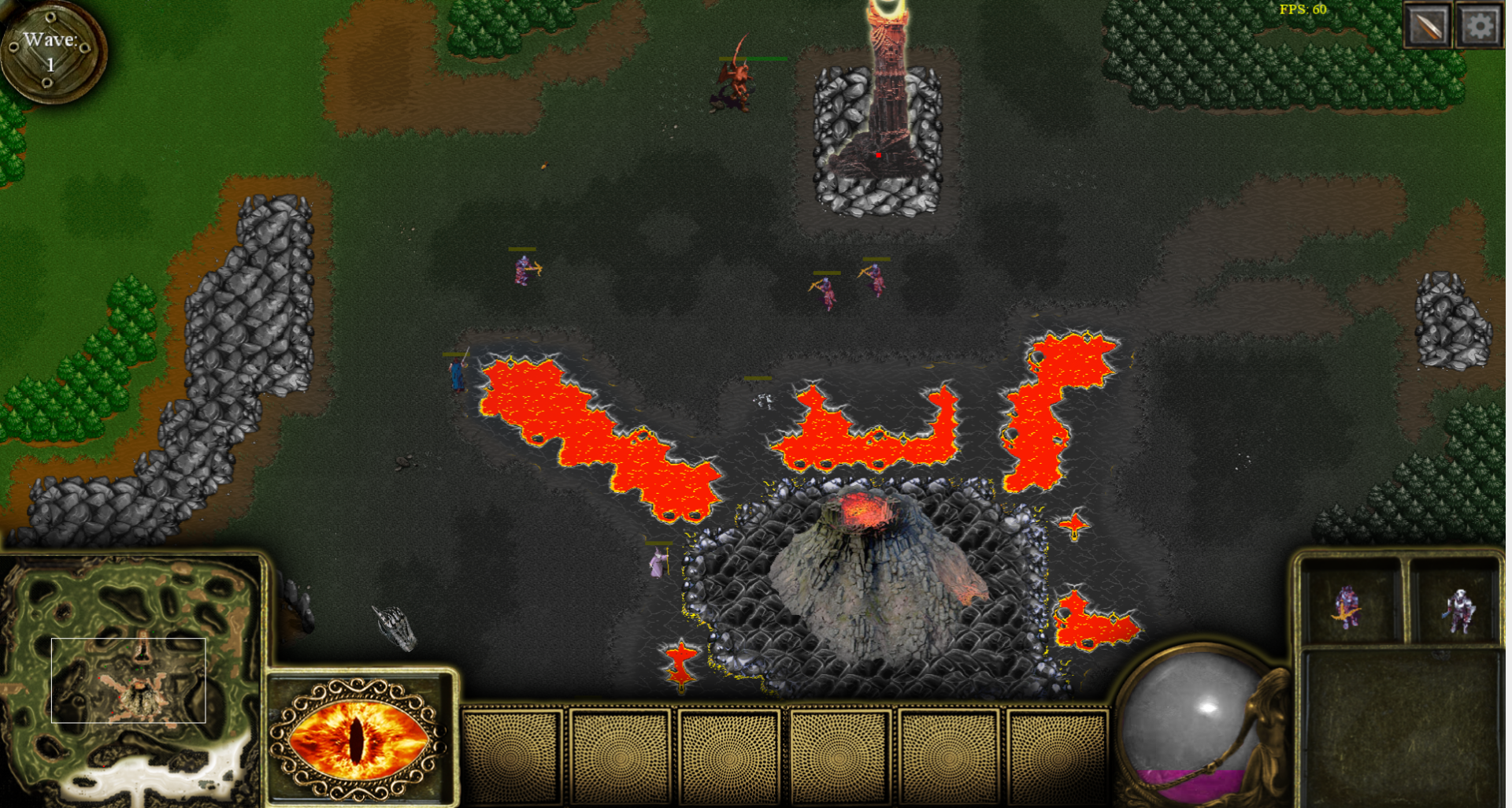The width and height of the screenshot is (1512, 808).
Task: Choose the purple archer unit slot
Action: (x=1349, y=605)
